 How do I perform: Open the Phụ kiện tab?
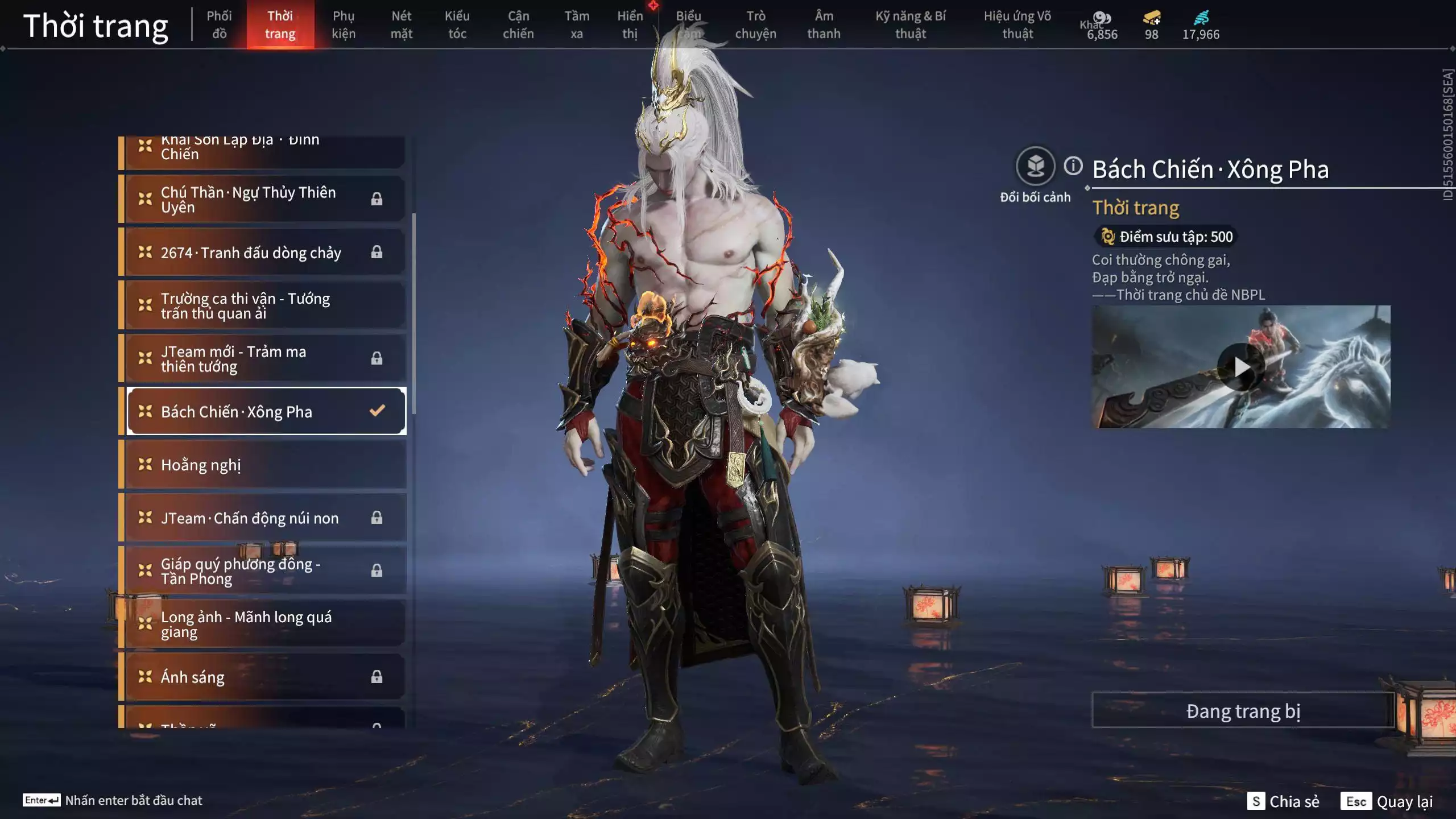click(x=344, y=25)
